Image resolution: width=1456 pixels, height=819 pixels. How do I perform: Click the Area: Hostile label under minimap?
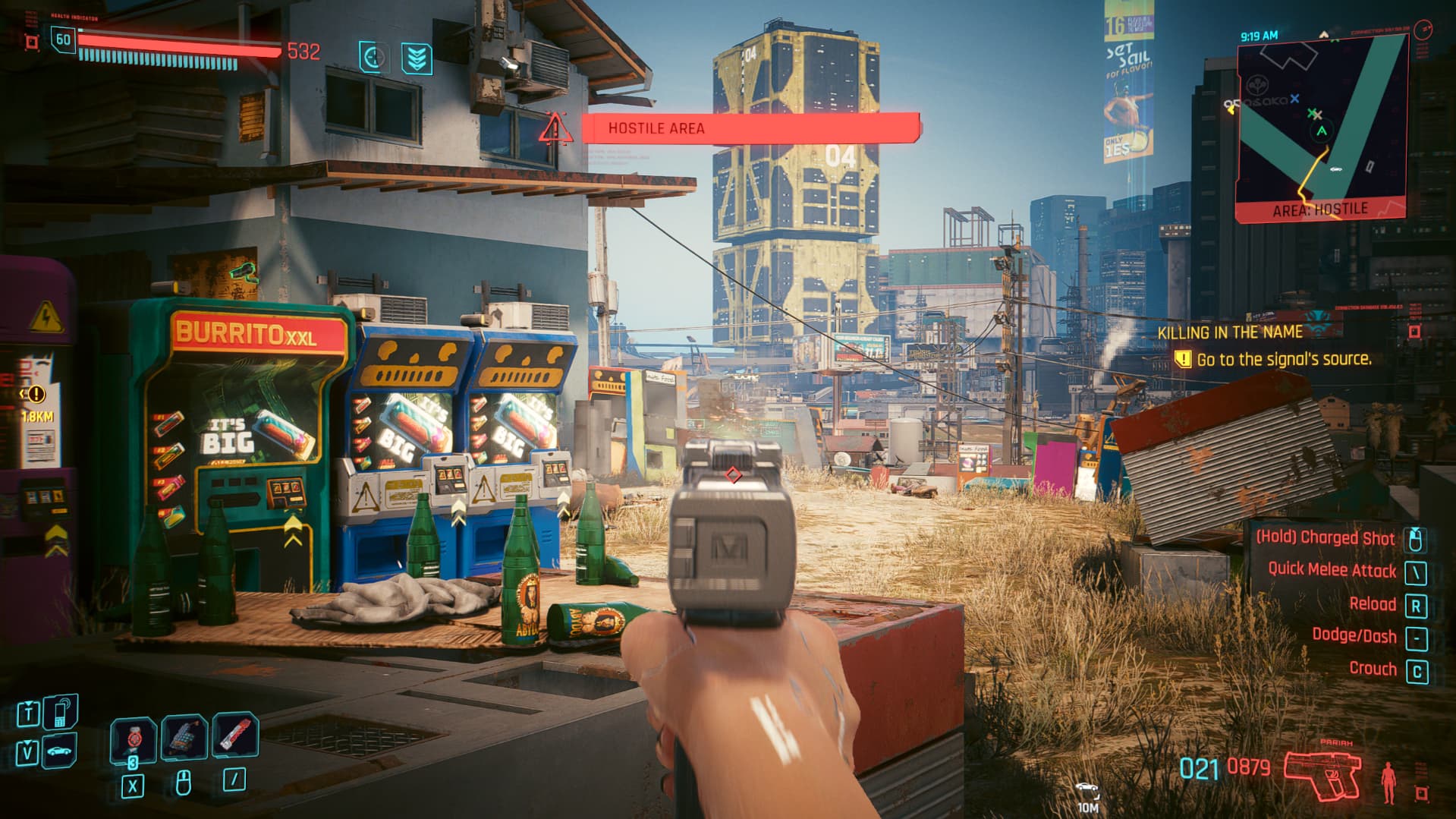1319,209
